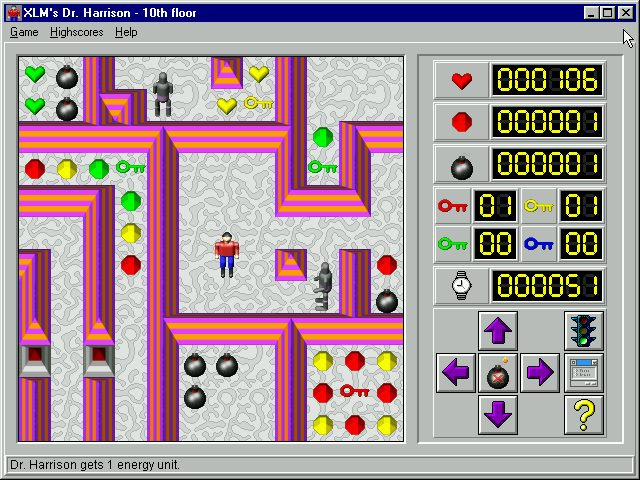Image resolution: width=640 pixels, height=480 pixels.
Task: Click the yellow question mark button
Action: [583, 414]
